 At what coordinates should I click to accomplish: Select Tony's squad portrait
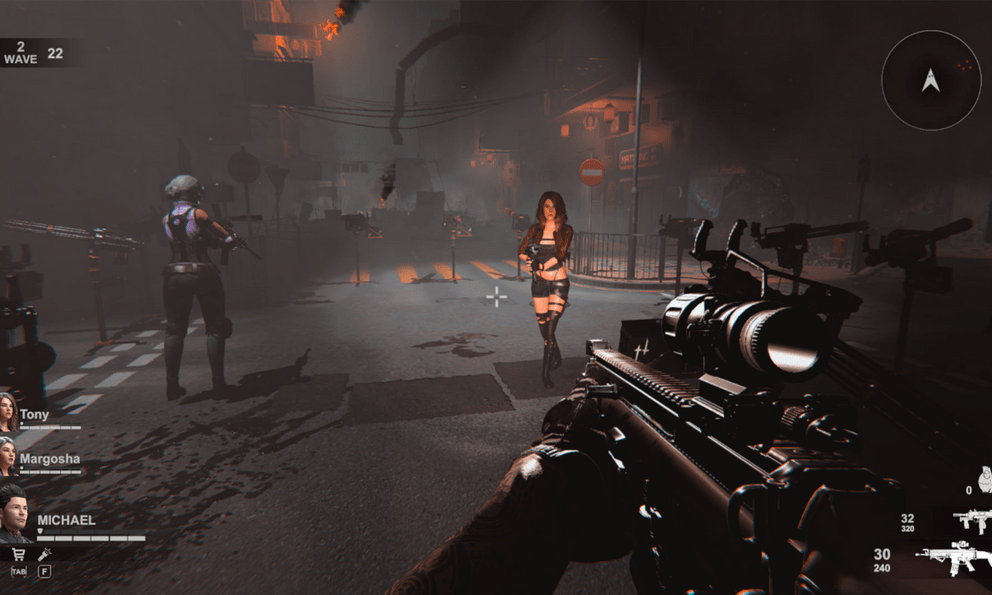coord(8,412)
